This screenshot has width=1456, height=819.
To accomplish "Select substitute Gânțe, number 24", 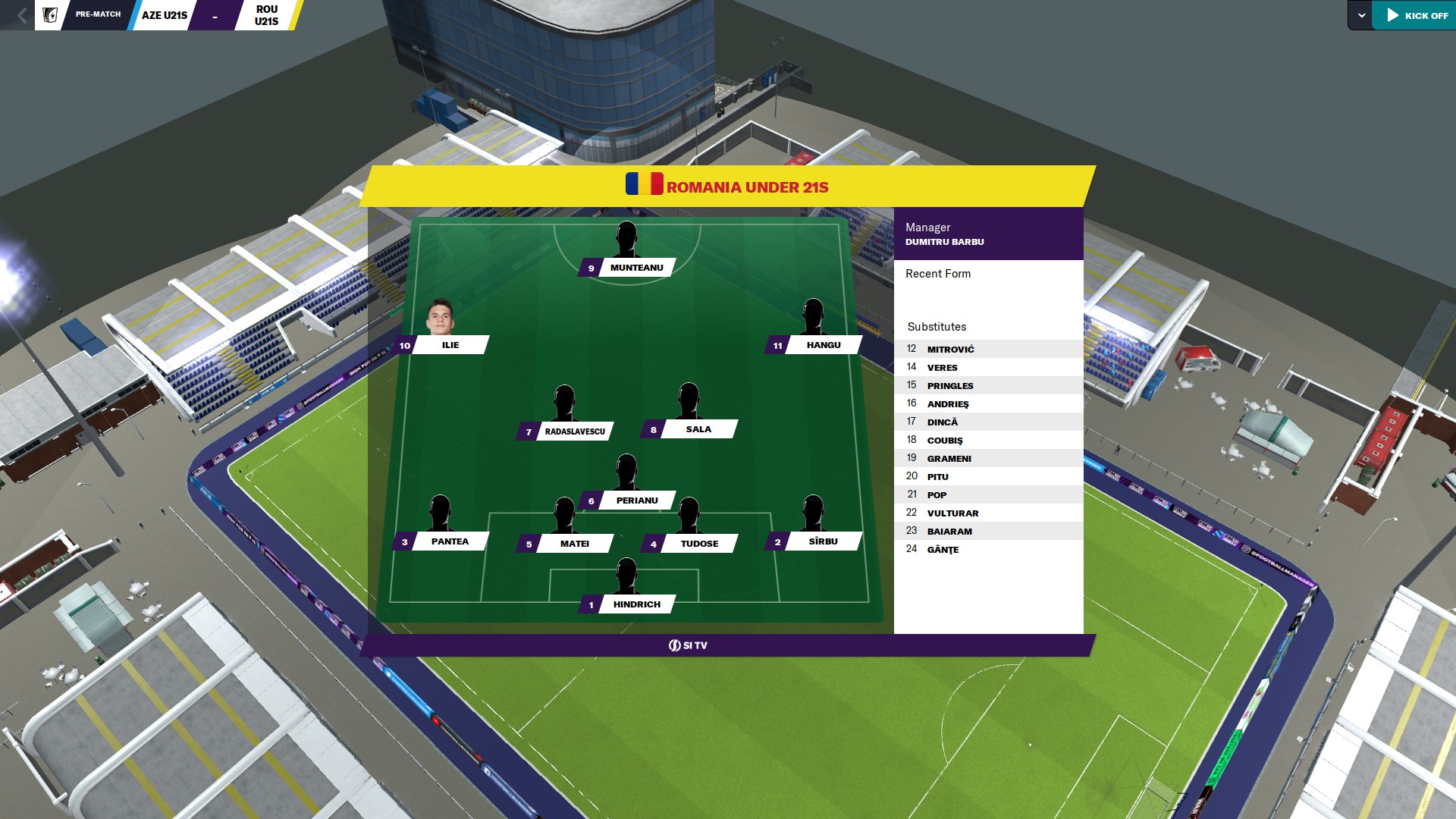I will pyautogui.click(x=943, y=550).
